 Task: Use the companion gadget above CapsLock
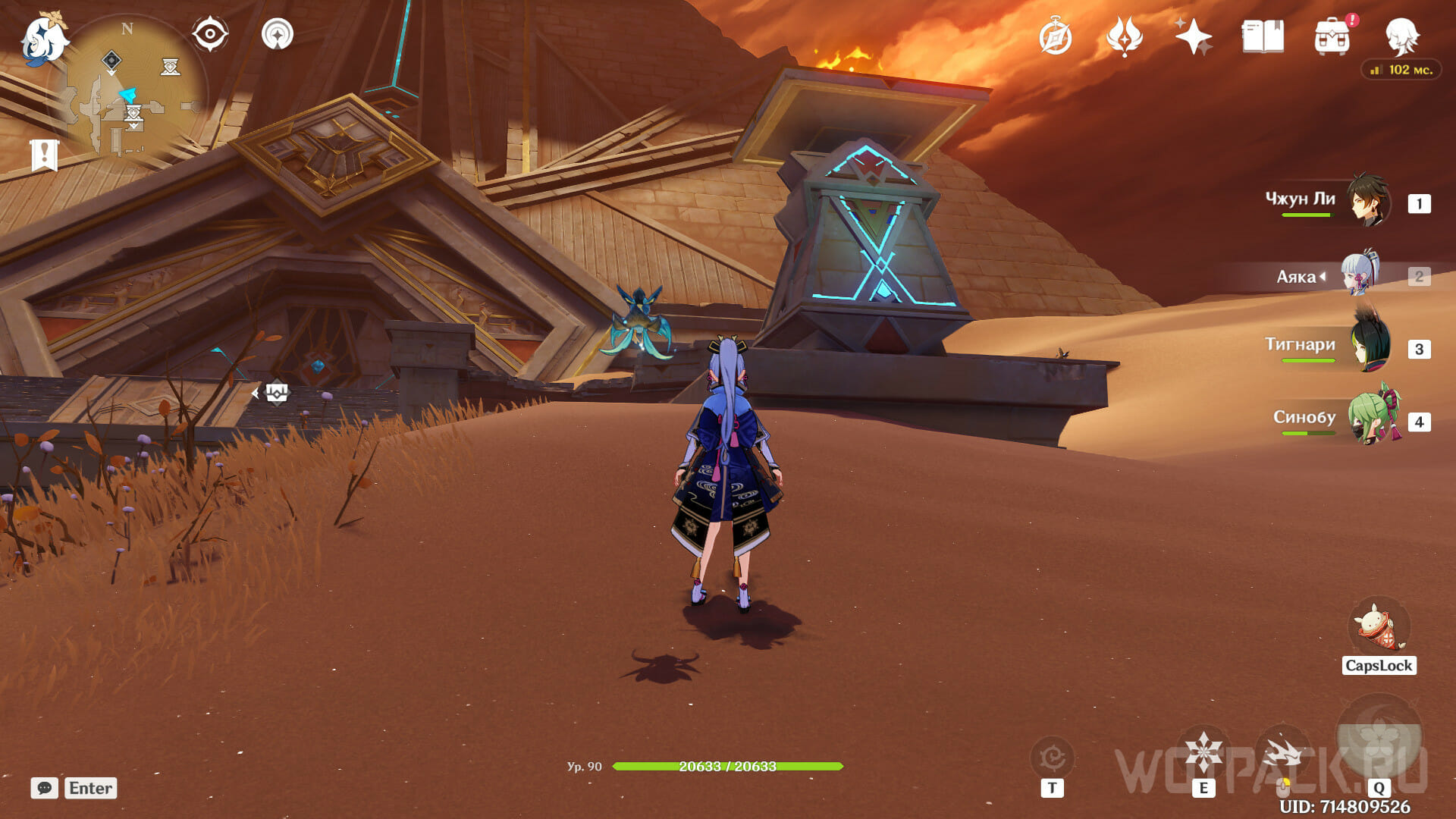[1379, 627]
